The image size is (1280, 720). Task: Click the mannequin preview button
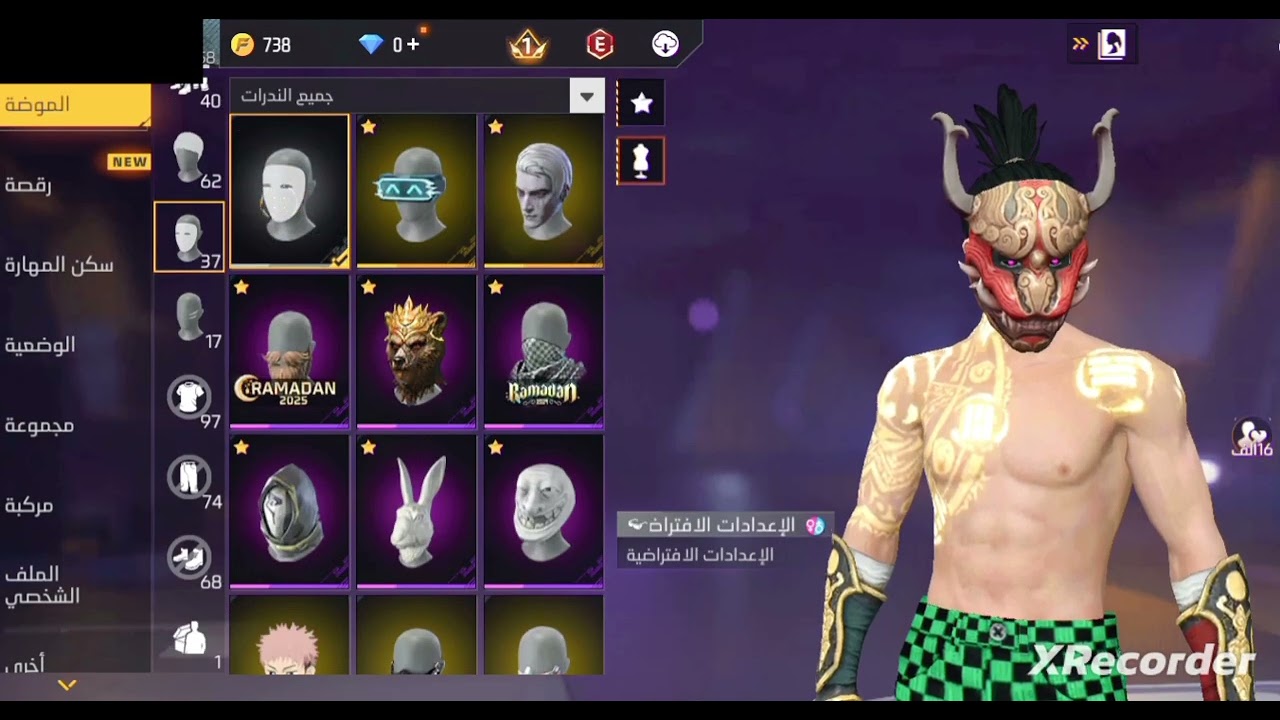click(641, 161)
